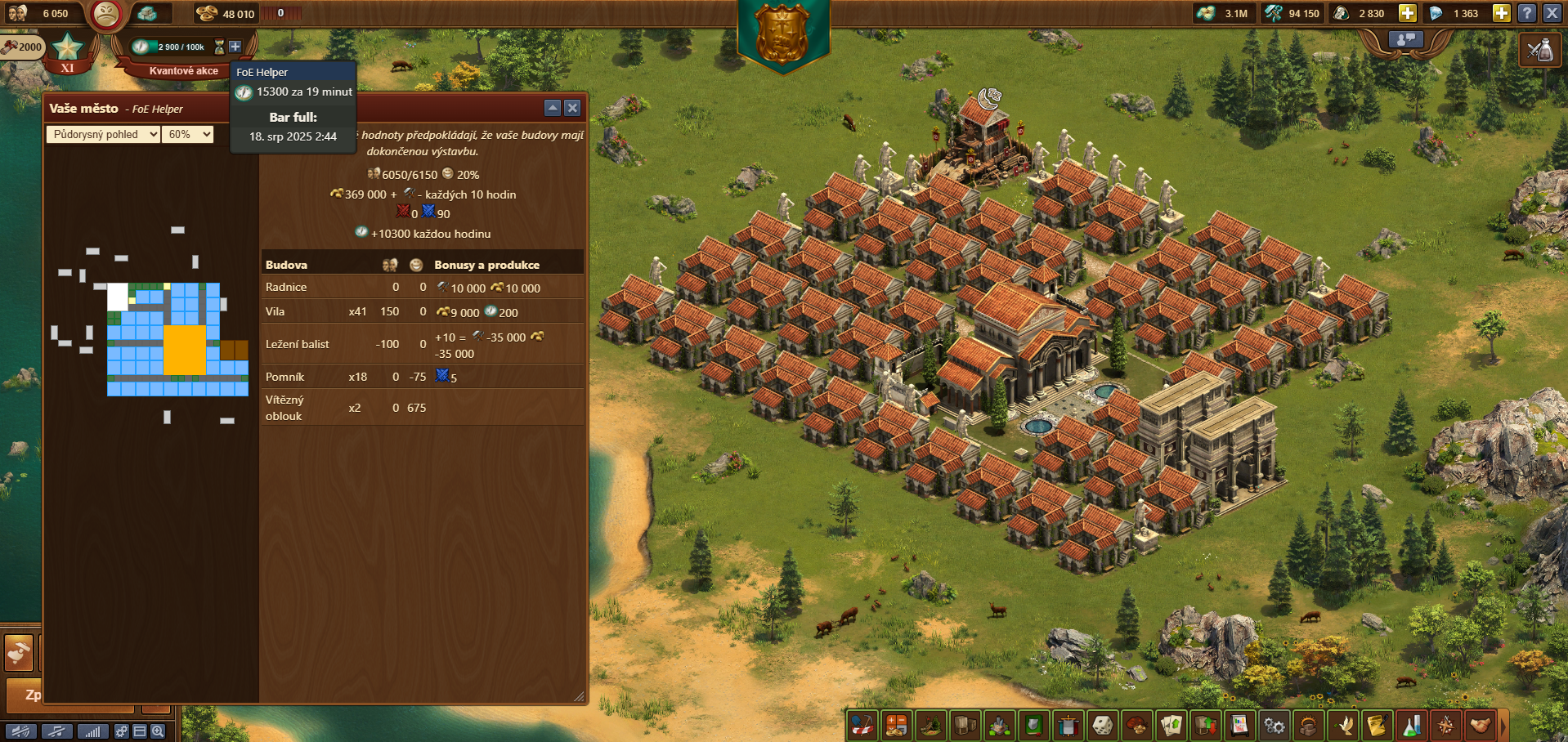
Task: Minimize the Vaše město window with the arrow button
Action: [x=553, y=108]
